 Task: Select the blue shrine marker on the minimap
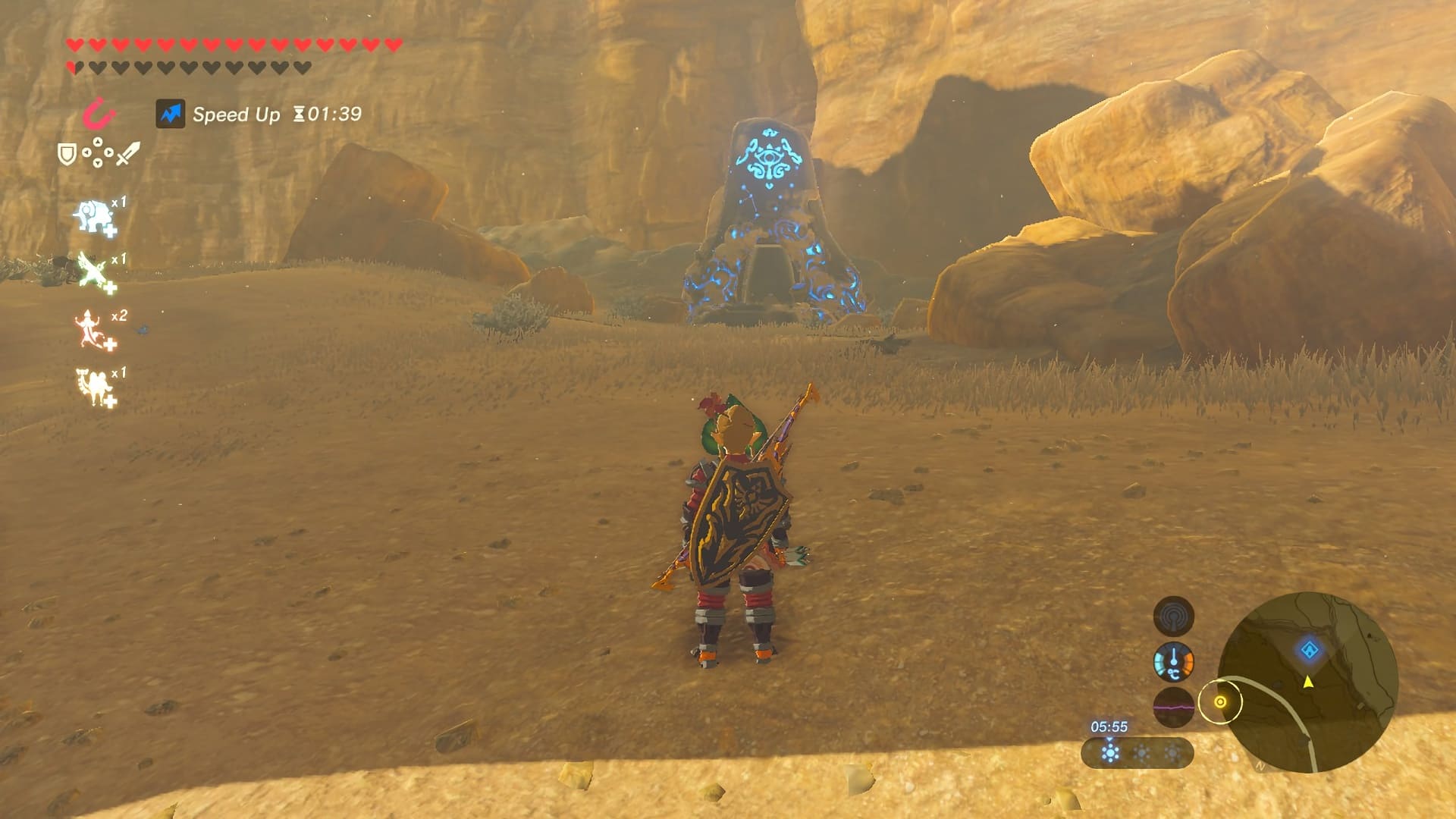(x=1310, y=651)
